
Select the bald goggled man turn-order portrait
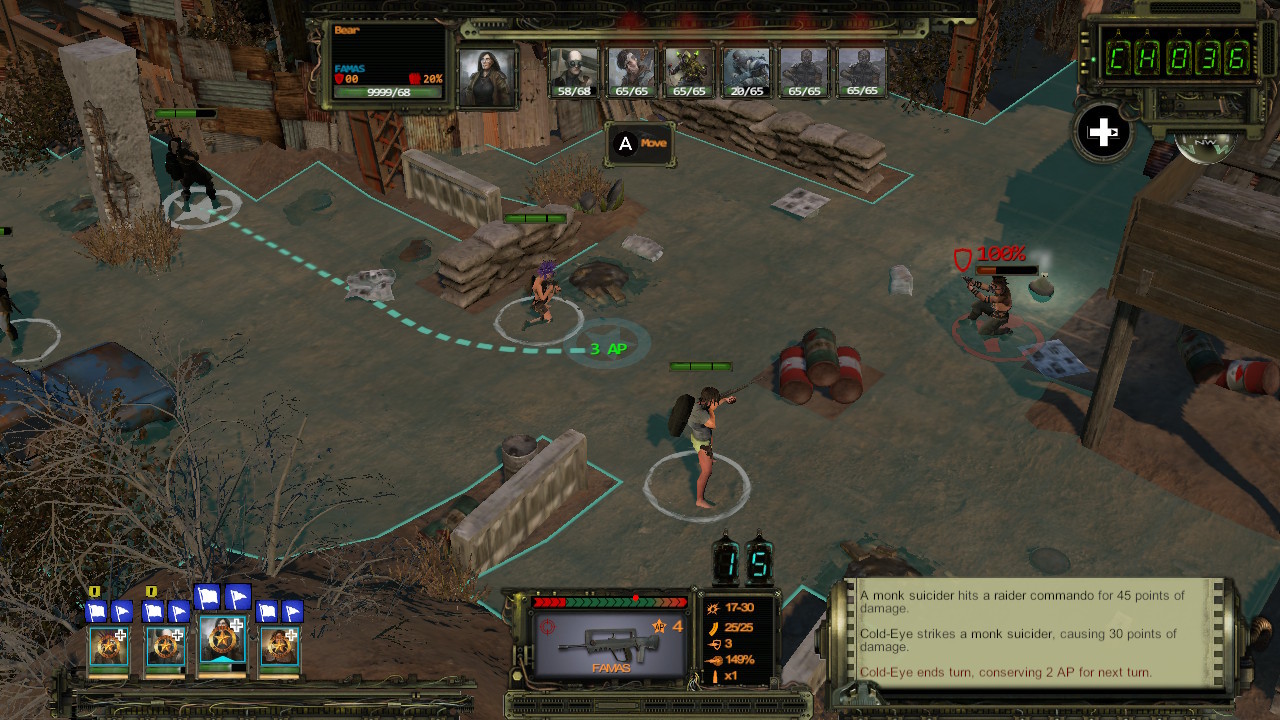click(x=574, y=70)
